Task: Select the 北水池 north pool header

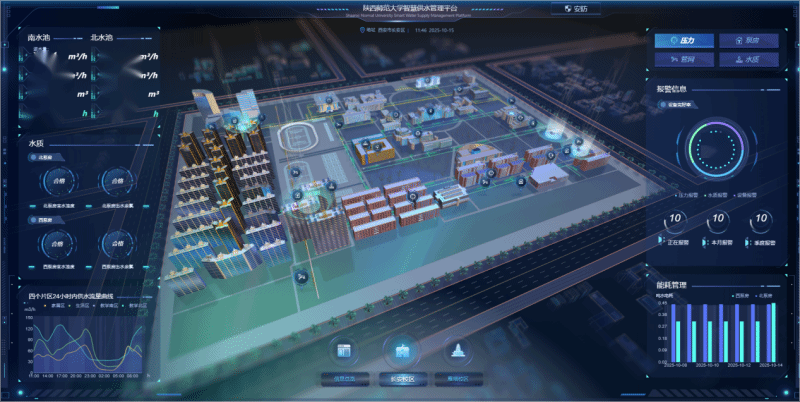Action: pos(101,38)
